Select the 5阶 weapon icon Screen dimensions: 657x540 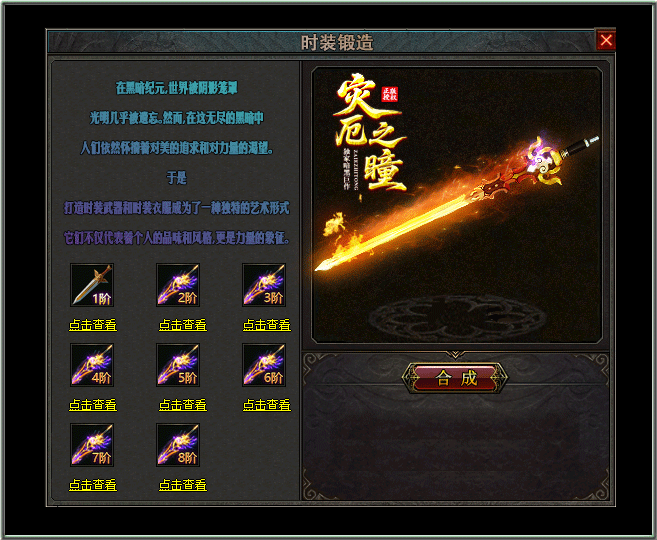[x=178, y=365]
